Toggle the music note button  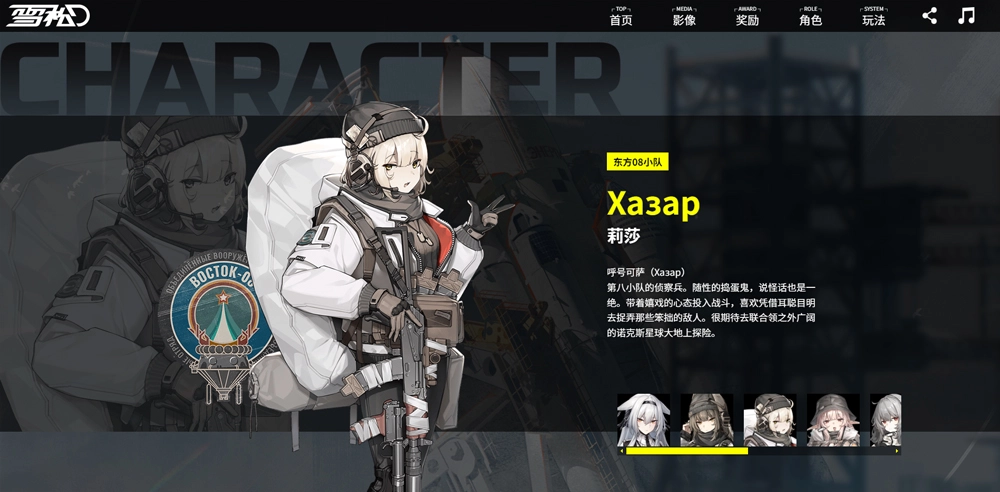966,16
